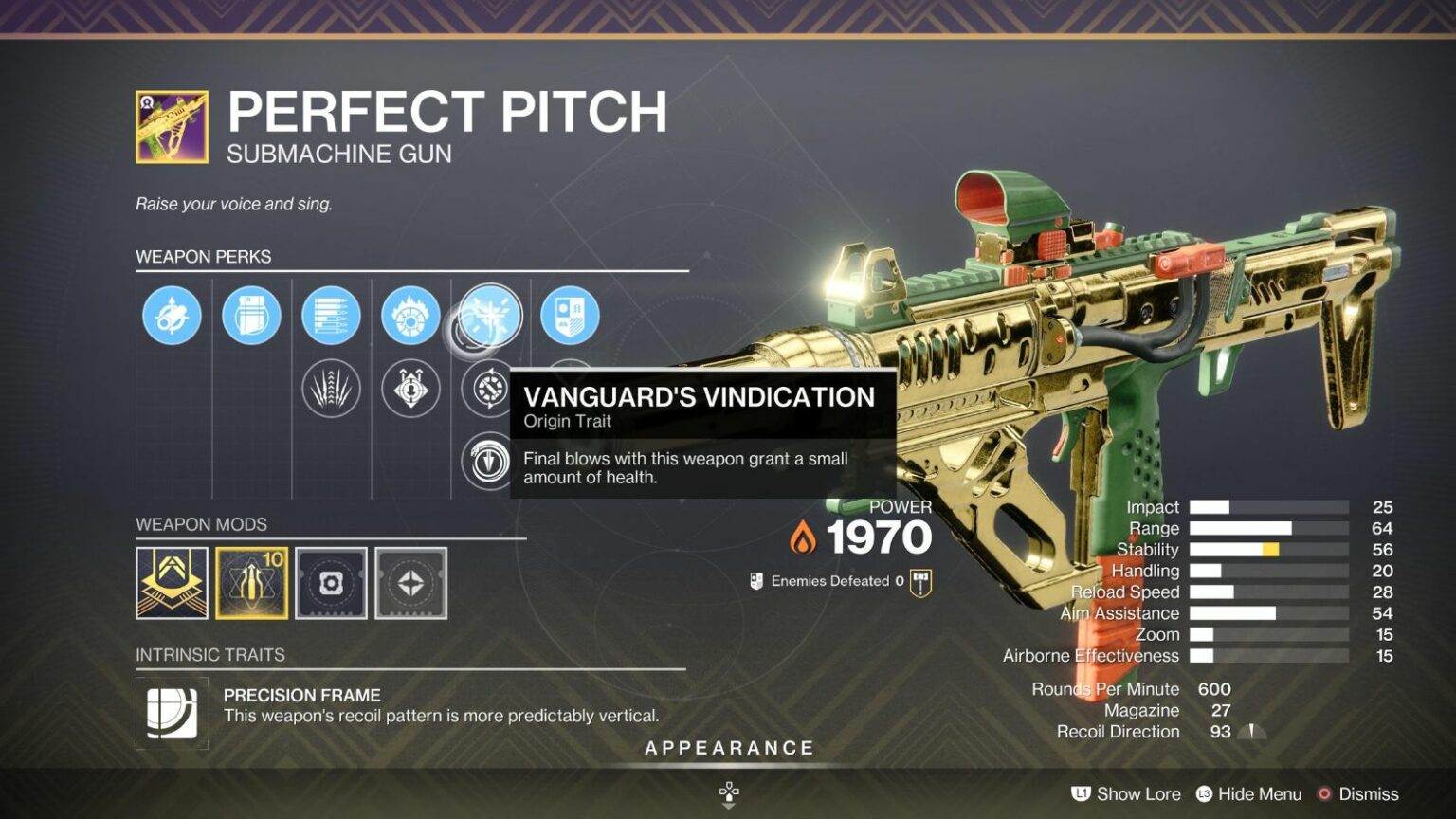This screenshot has height=819, width=1456.
Task: Choose the ammo rounds perk in the third column
Action: tap(331, 318)
